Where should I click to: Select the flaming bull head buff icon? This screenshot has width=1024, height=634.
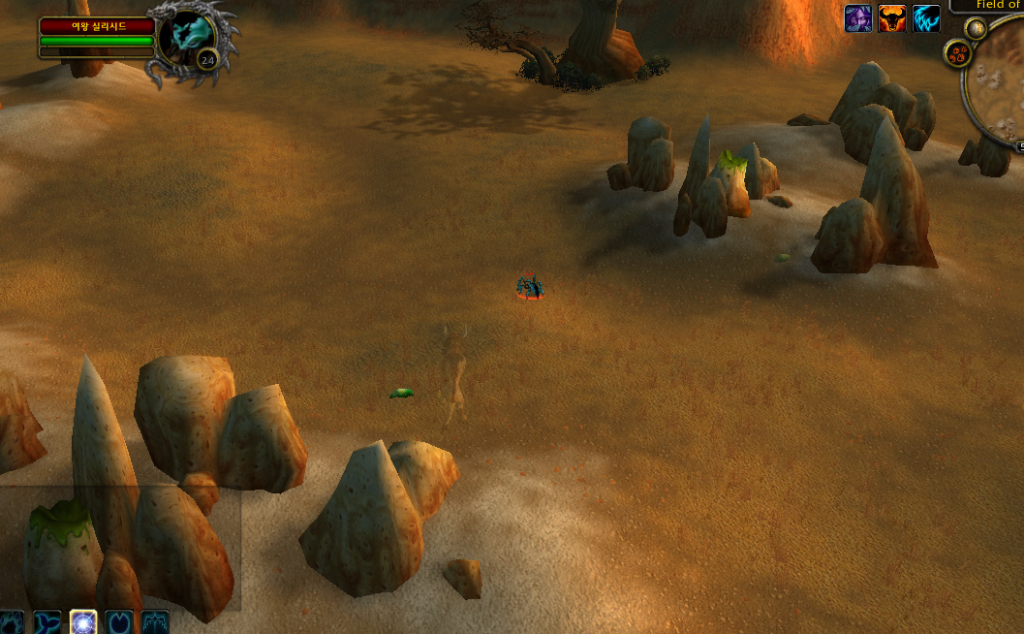click(x=892, y=18)
